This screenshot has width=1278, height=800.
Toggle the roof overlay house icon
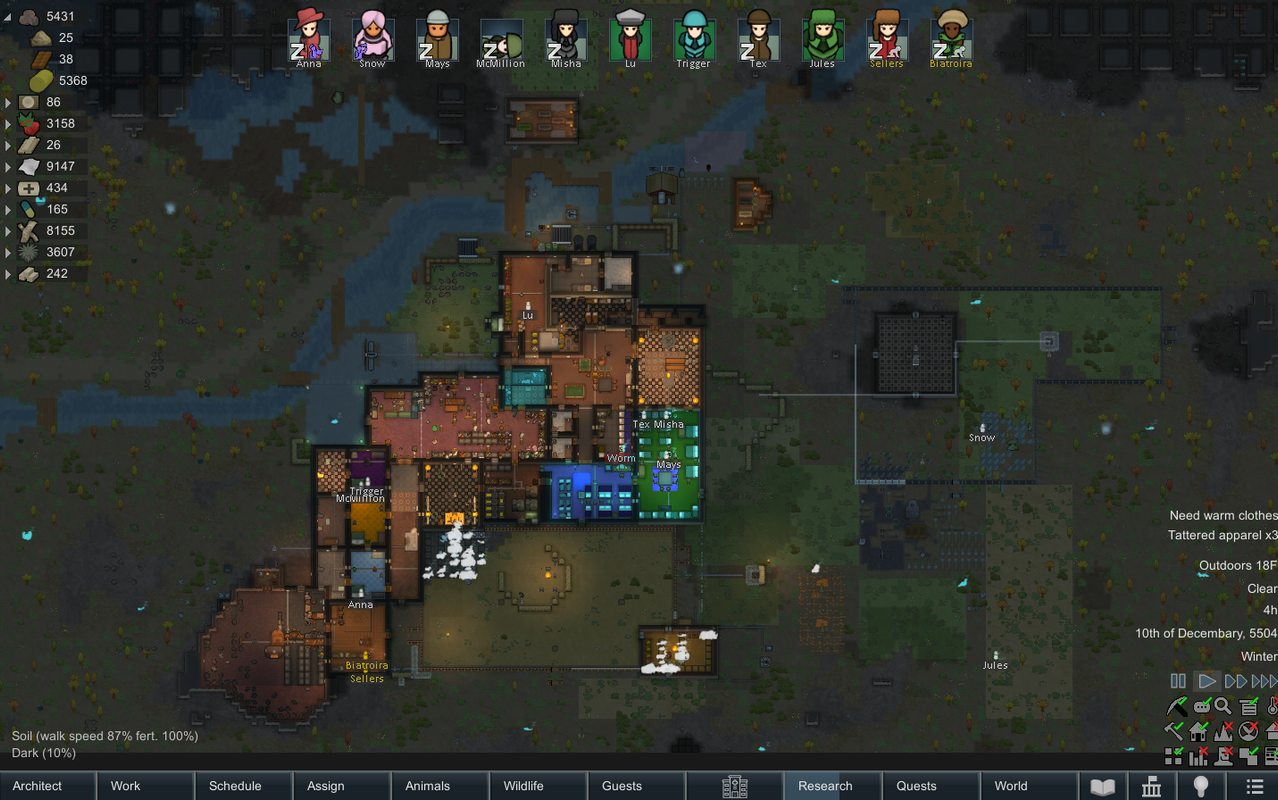[x=1199, y=731]
